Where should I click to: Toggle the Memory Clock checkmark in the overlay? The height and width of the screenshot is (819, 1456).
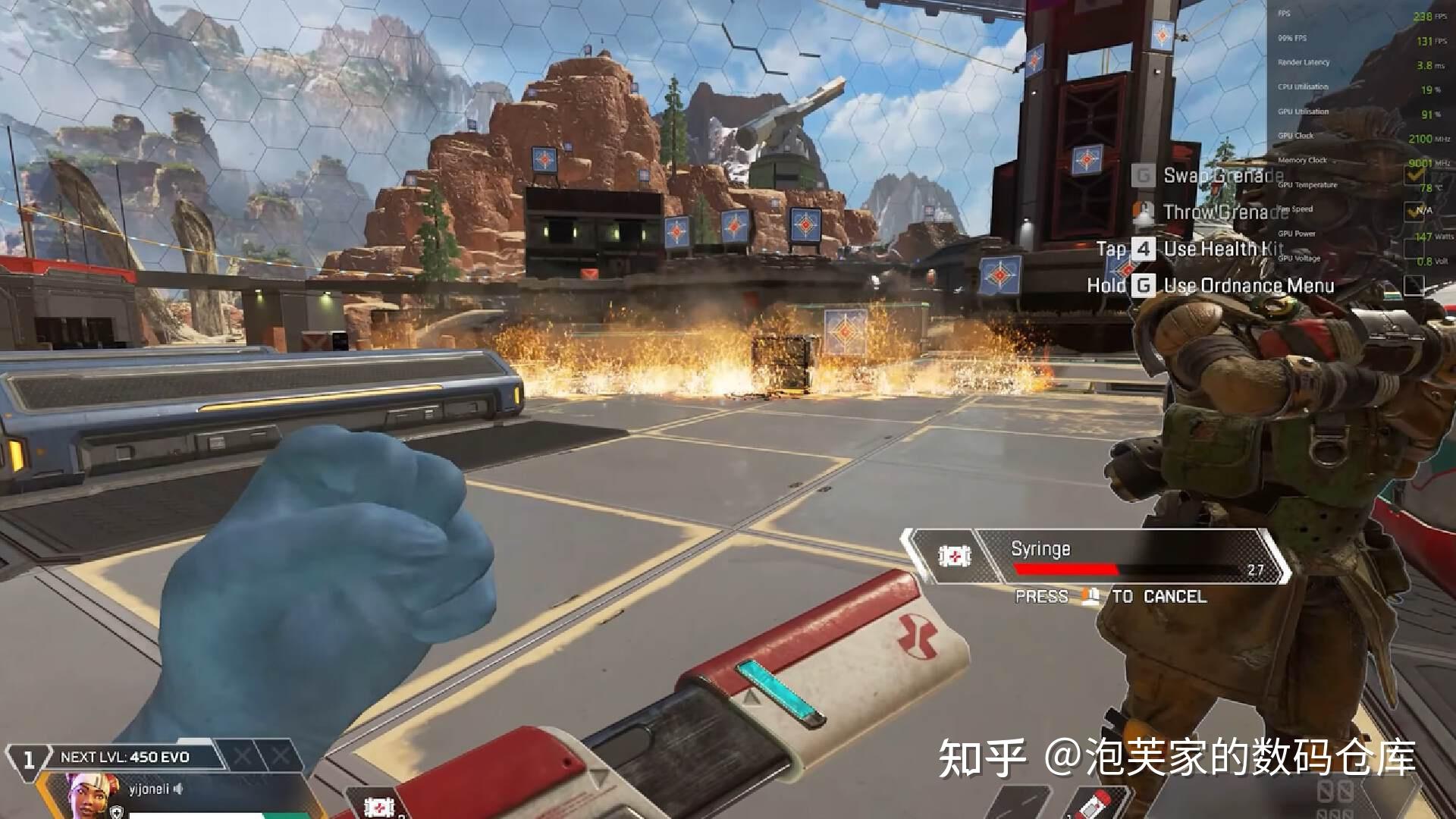1414,176
